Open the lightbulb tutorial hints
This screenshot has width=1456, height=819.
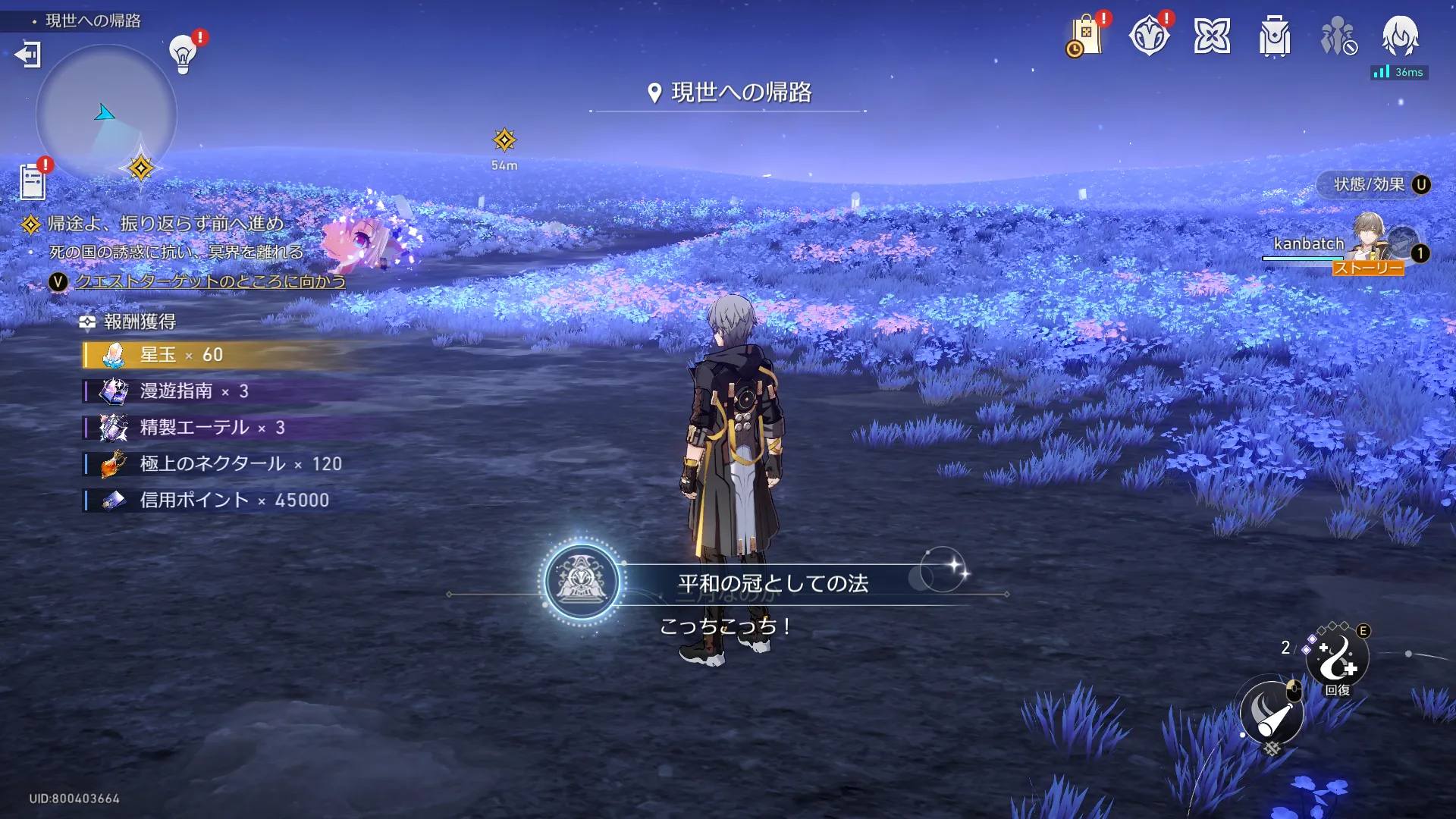coord(183,54)
